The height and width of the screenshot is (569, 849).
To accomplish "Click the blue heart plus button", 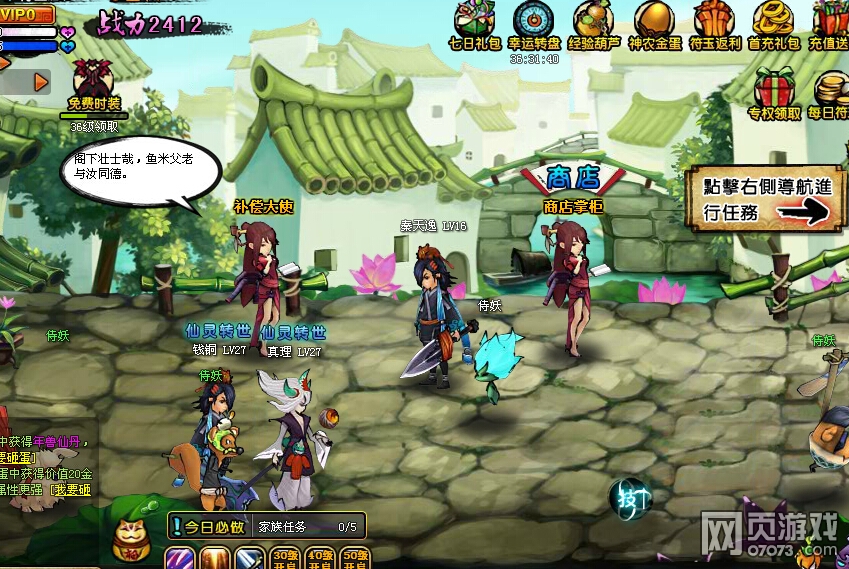I will 68,46.
